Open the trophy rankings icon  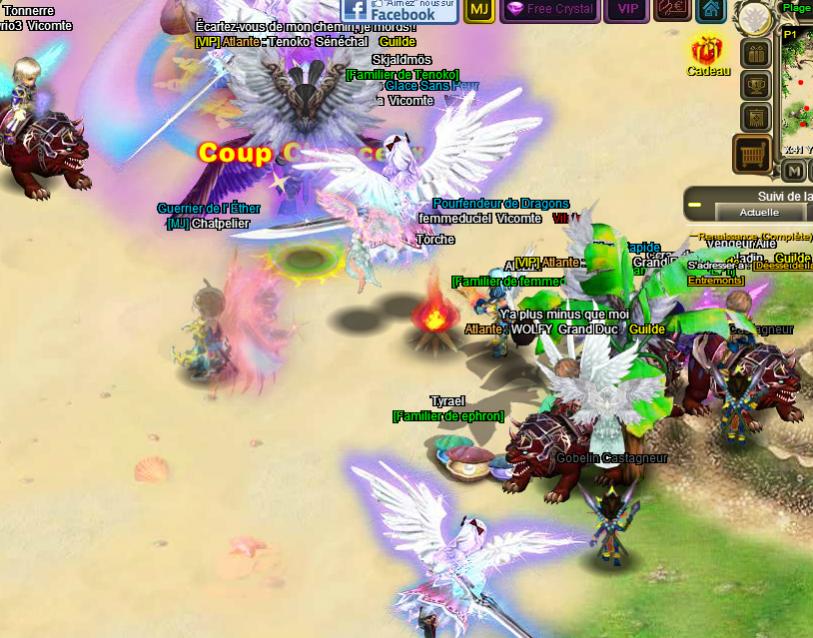[x=755, y=86]
